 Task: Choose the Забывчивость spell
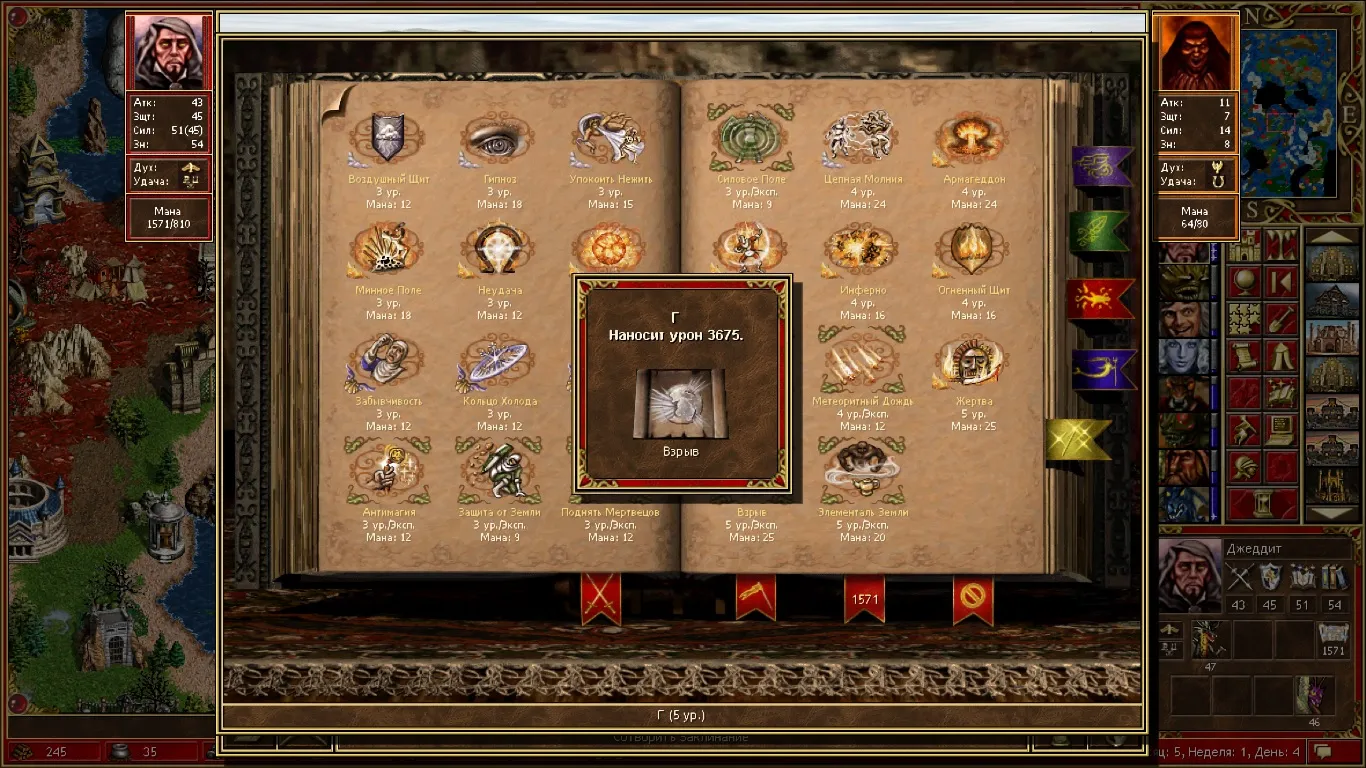point(386,361)
